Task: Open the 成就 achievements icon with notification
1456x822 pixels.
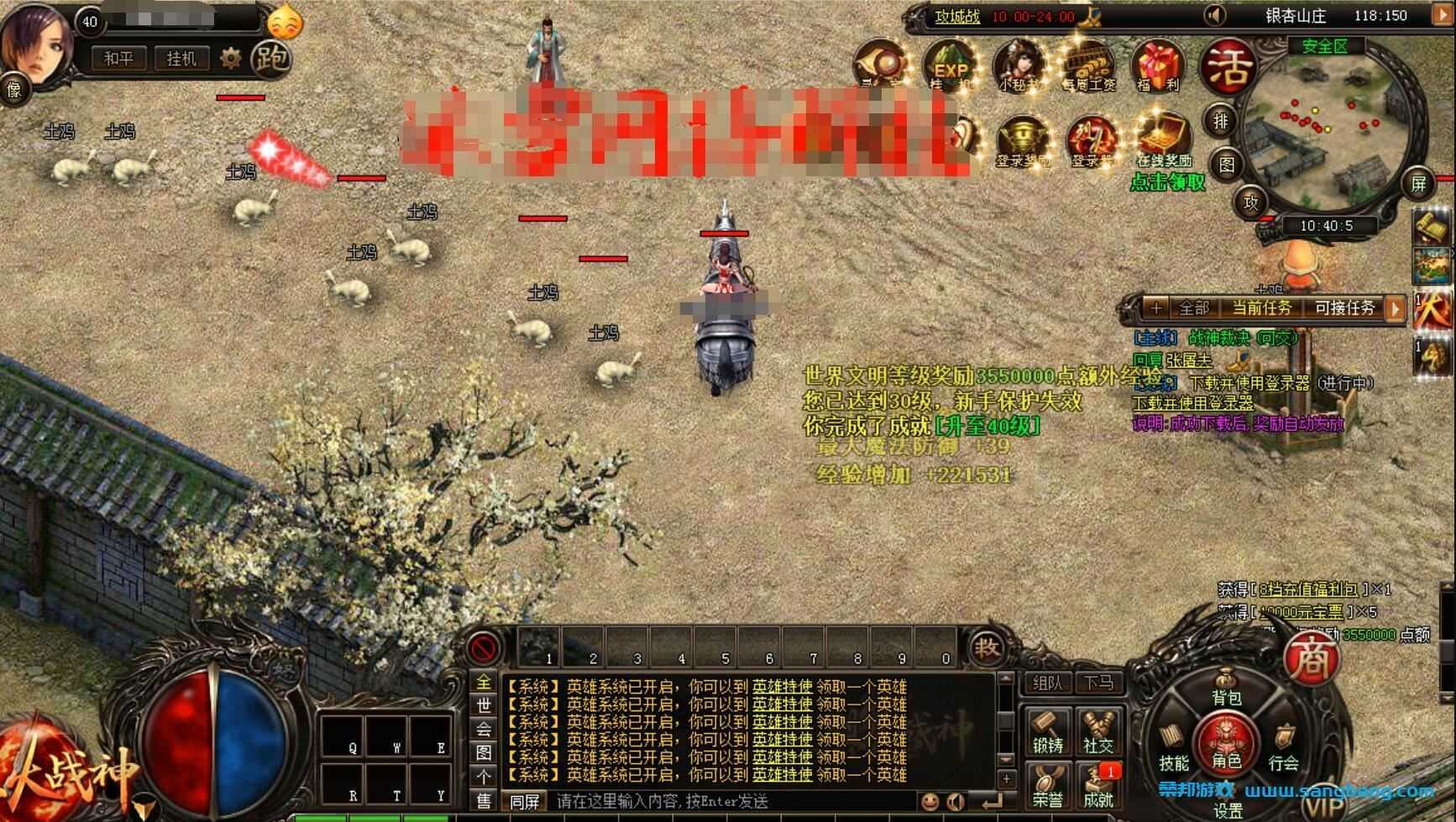Action: [x=1097, y=787]
